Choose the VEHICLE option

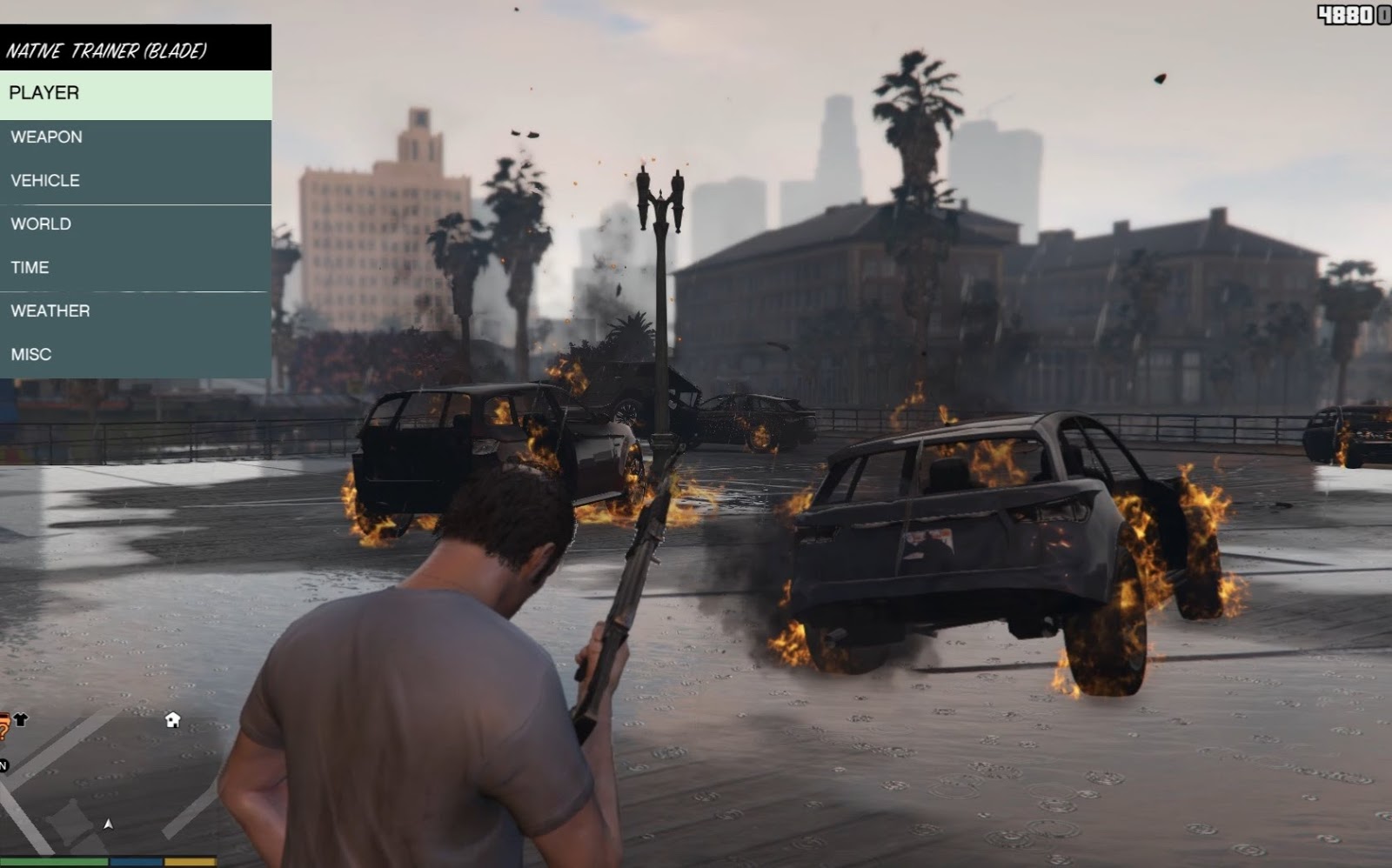coord(135,181)
